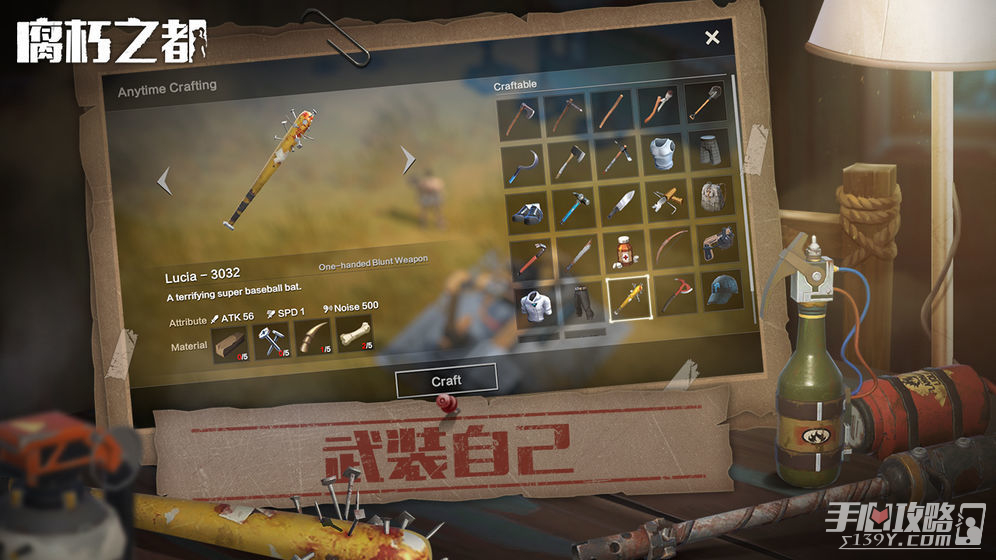Craft the Lucia-3032 baseball bat

446,380
